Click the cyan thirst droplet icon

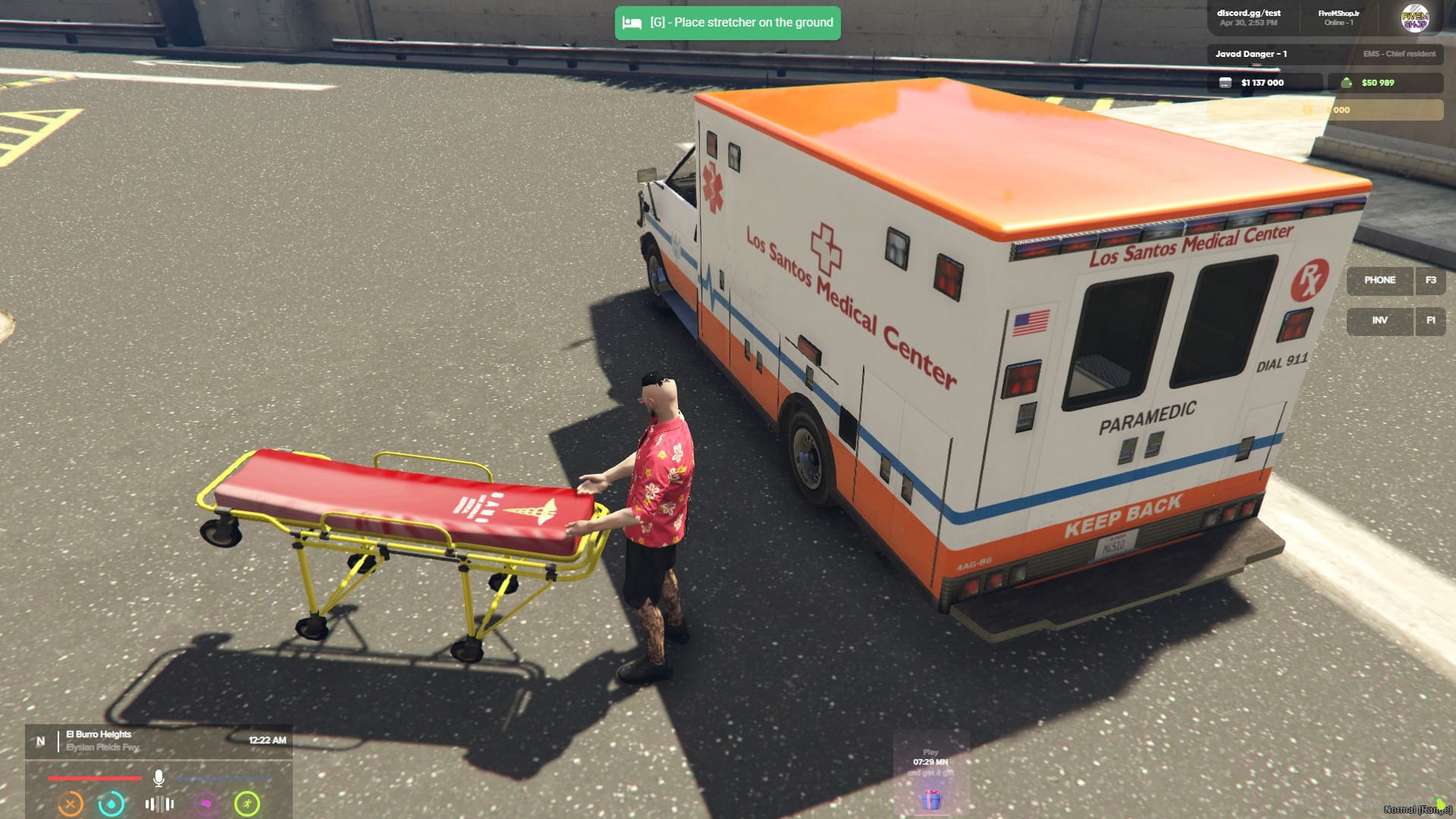[111, 804]
